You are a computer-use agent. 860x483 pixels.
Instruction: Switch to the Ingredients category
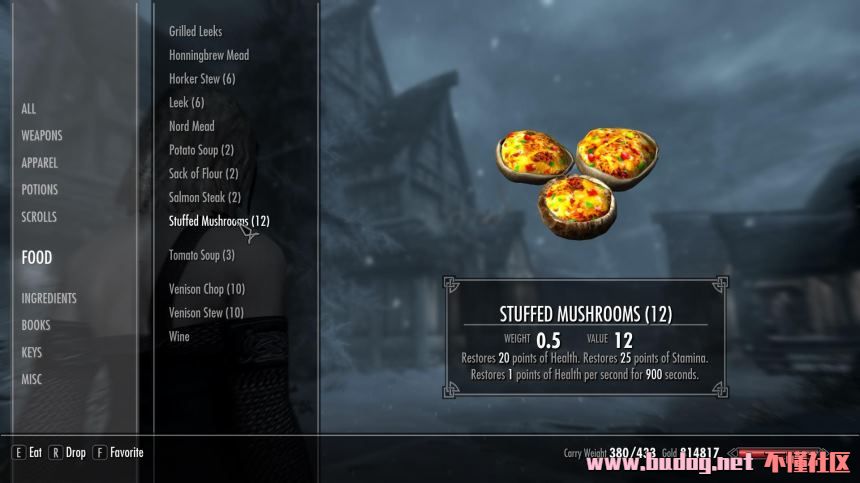pyautogui.click(x=49, y=298)
